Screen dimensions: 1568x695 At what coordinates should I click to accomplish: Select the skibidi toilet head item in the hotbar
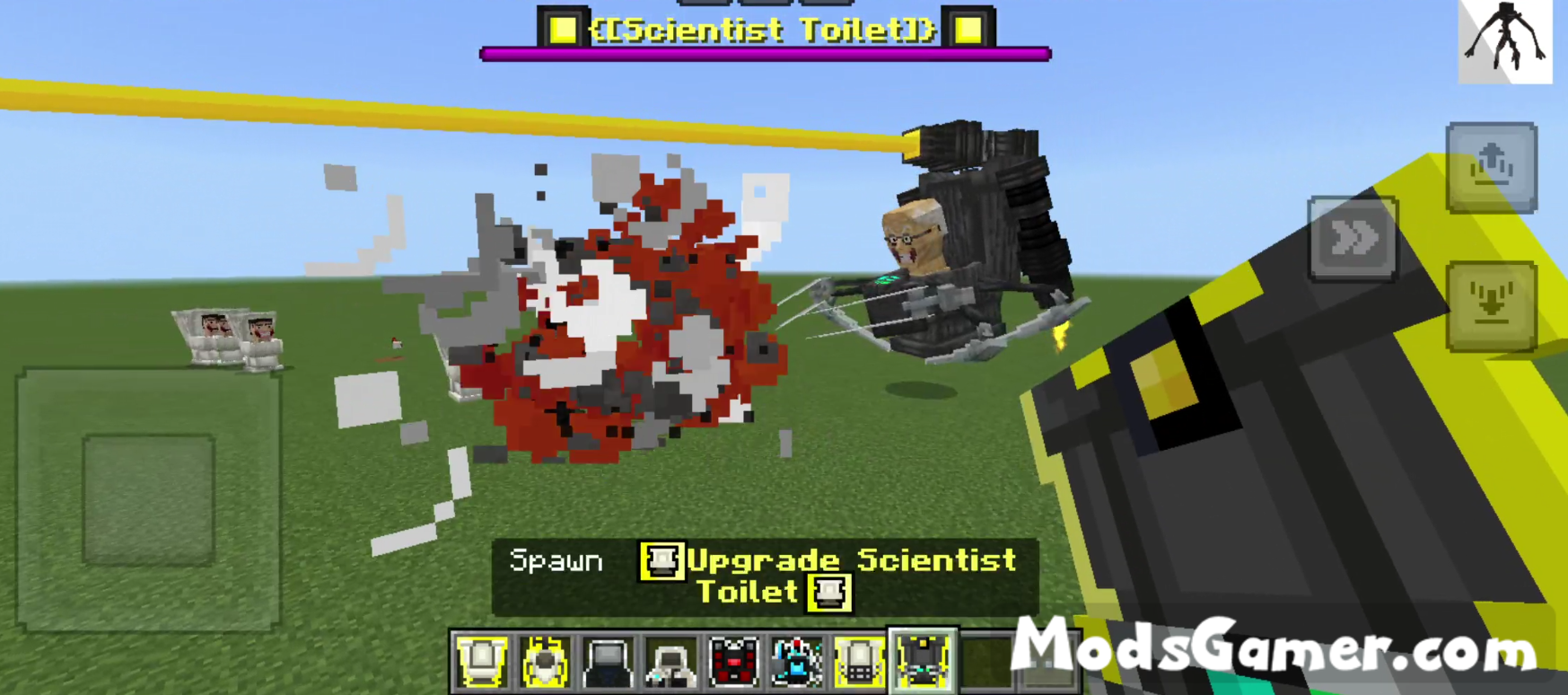coord(544,662)
